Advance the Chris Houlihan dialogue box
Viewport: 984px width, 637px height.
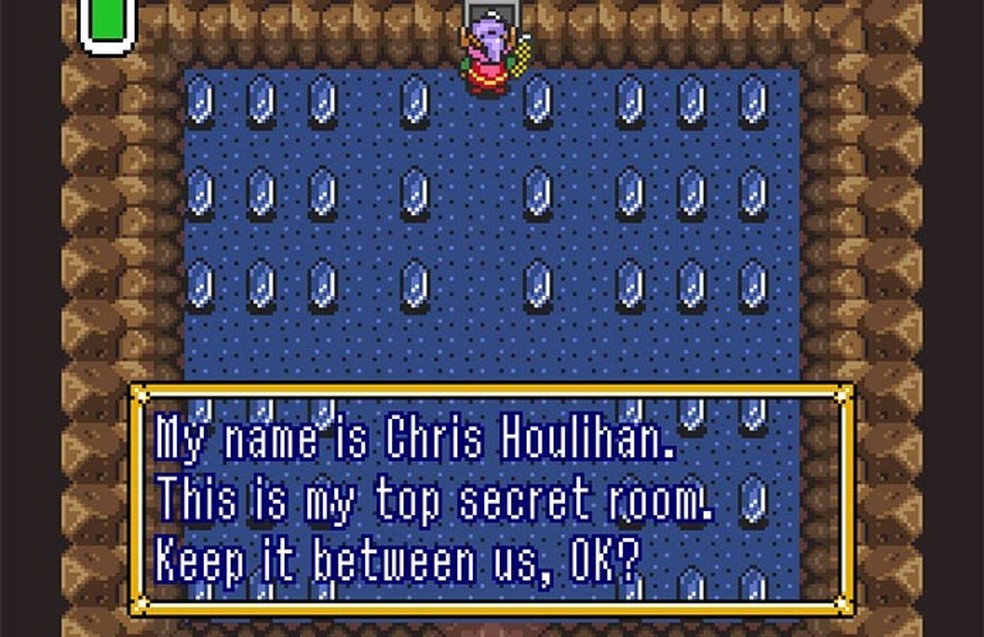pyautogui.click(x=490, y=498)
